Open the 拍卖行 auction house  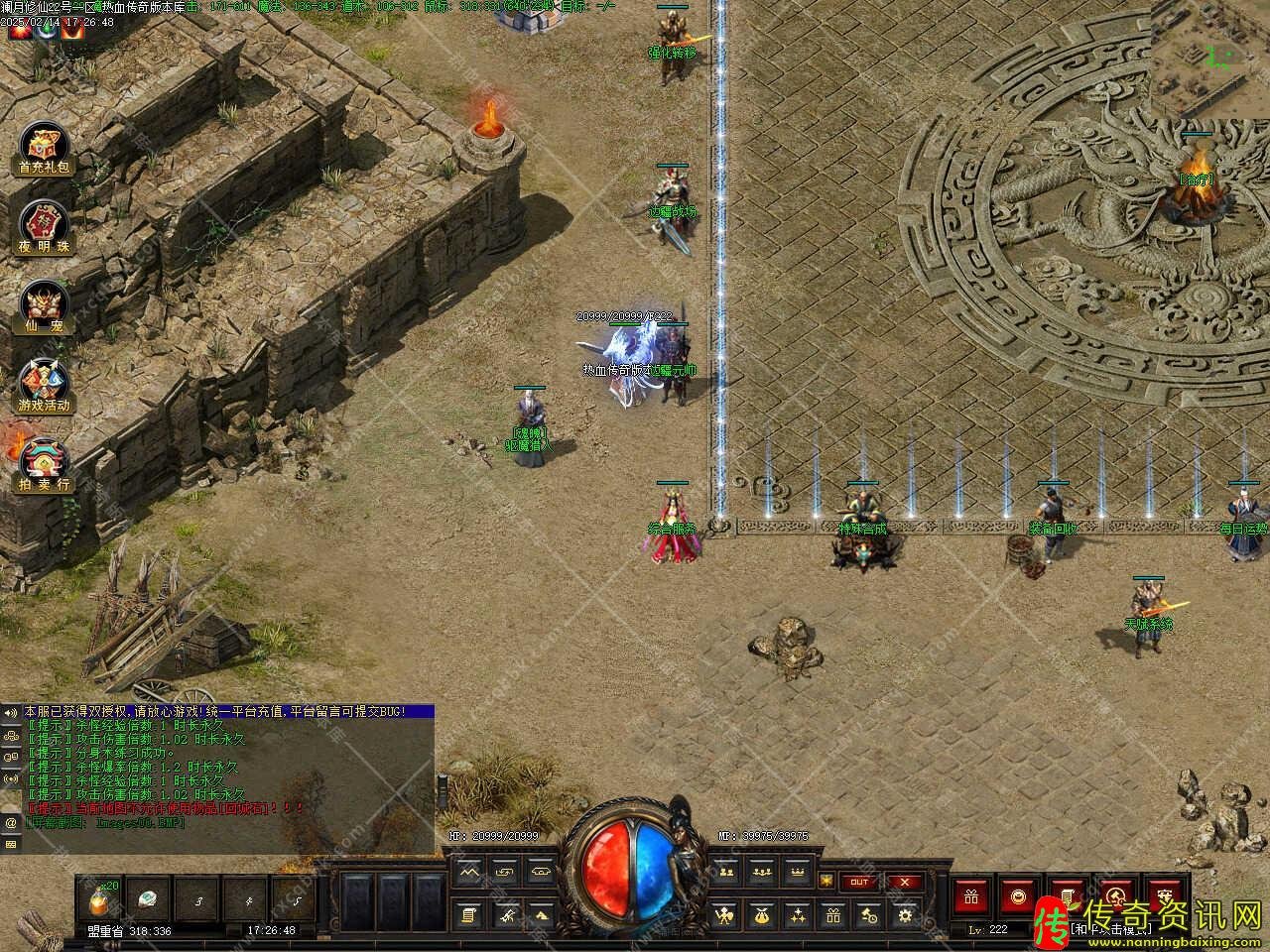45,464
